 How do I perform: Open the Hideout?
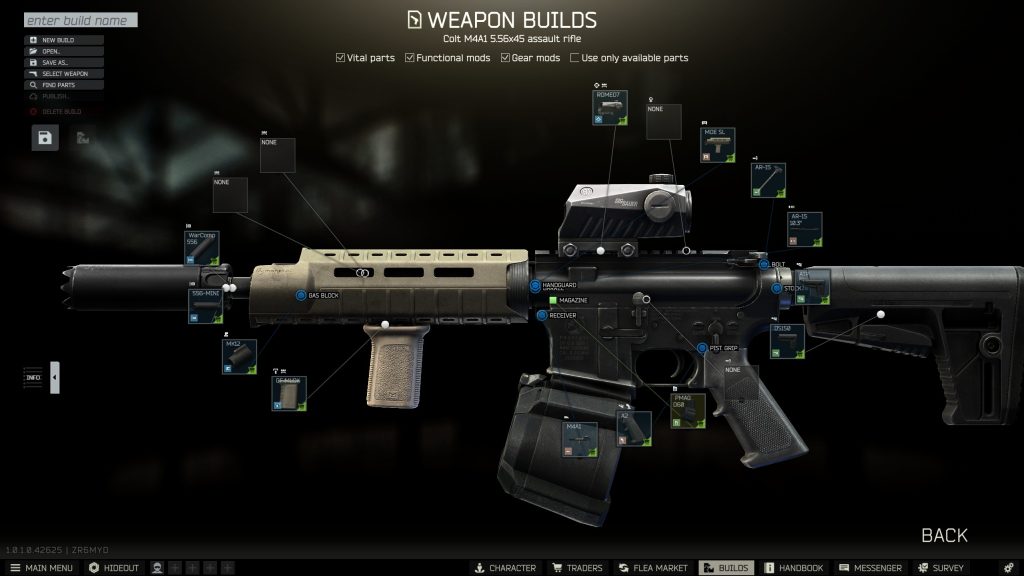pyautogui.click(x=114, y=568)
